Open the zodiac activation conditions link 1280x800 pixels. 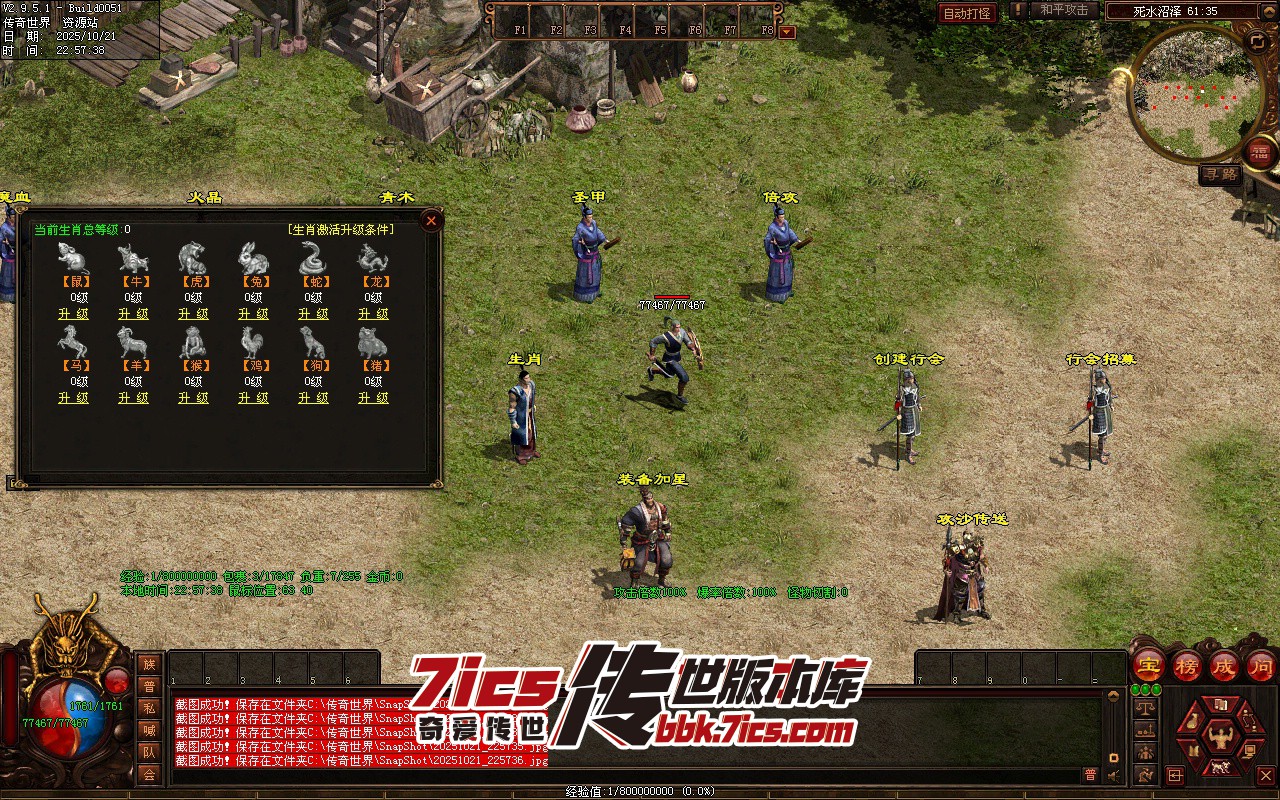click(x=340, y=230)
